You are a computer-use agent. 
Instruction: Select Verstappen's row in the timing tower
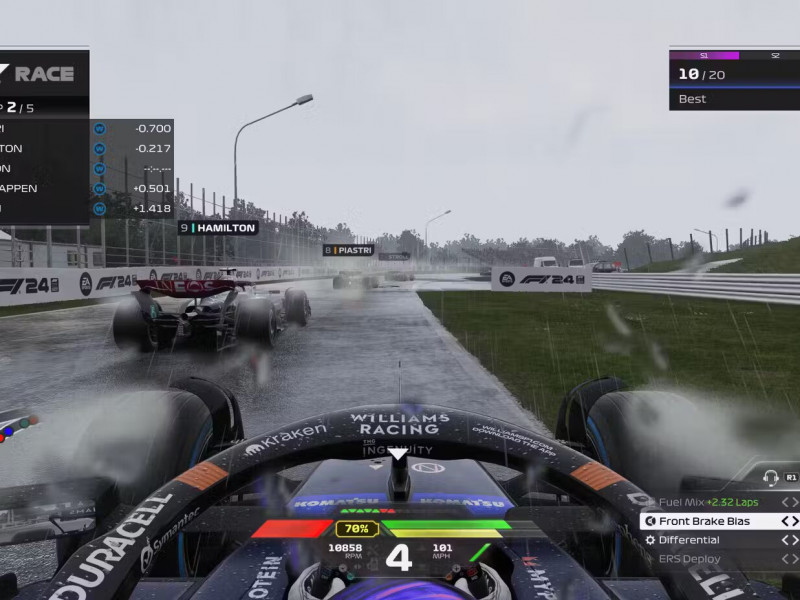40,188
